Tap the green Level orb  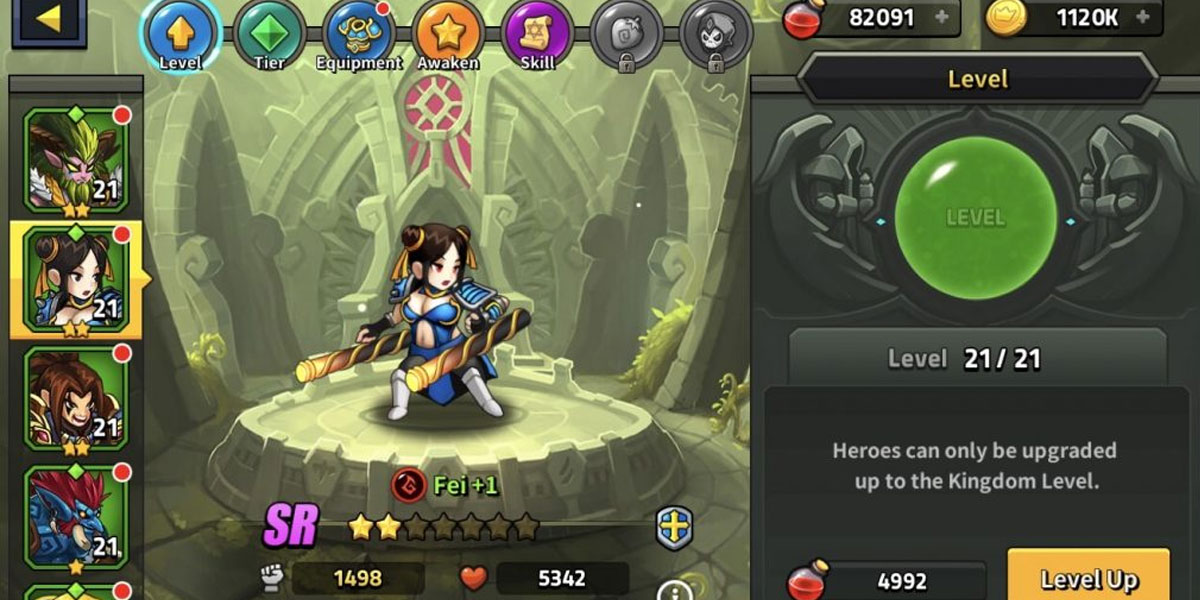click(x=976, y=217)
